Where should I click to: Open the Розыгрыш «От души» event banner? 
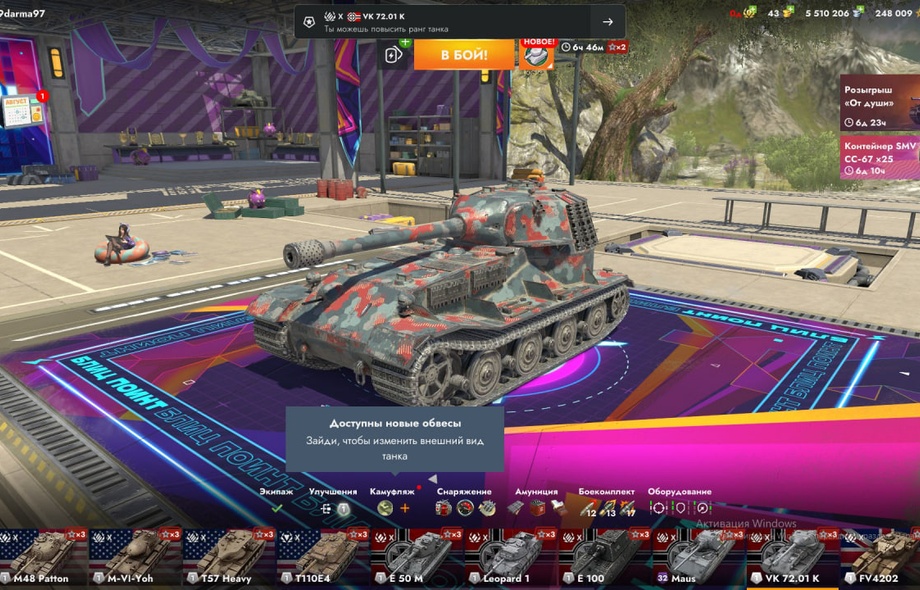click(878, 102)
